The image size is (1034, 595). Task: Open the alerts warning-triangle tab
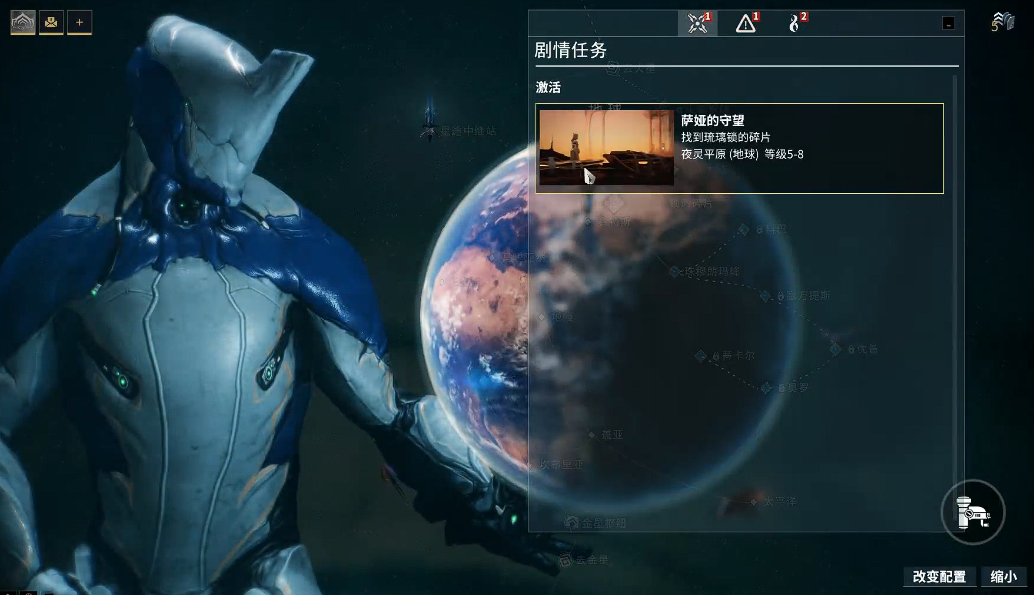click(x=746, y=23)
